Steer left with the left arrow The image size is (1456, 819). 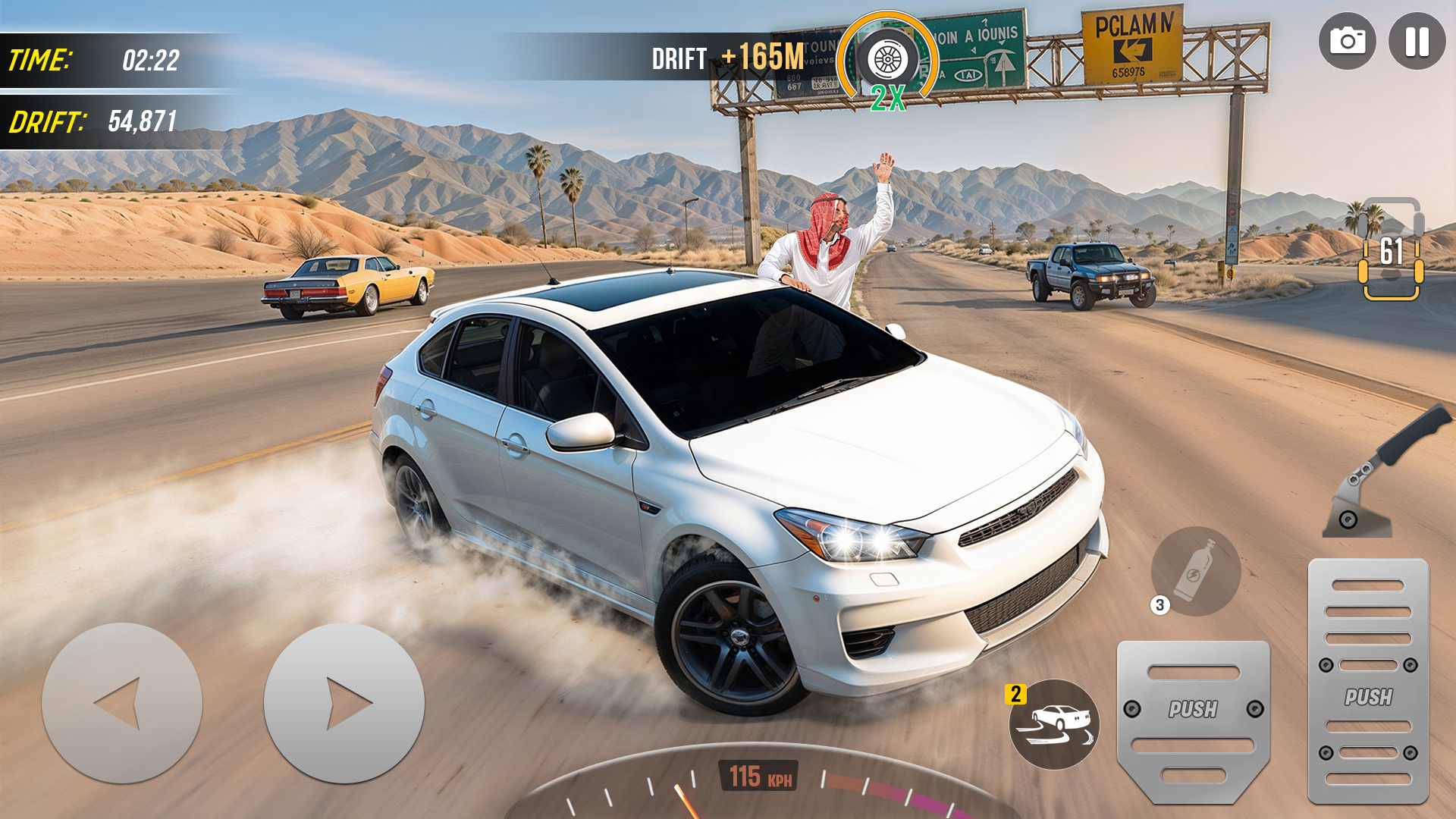[x=122, y=703]
